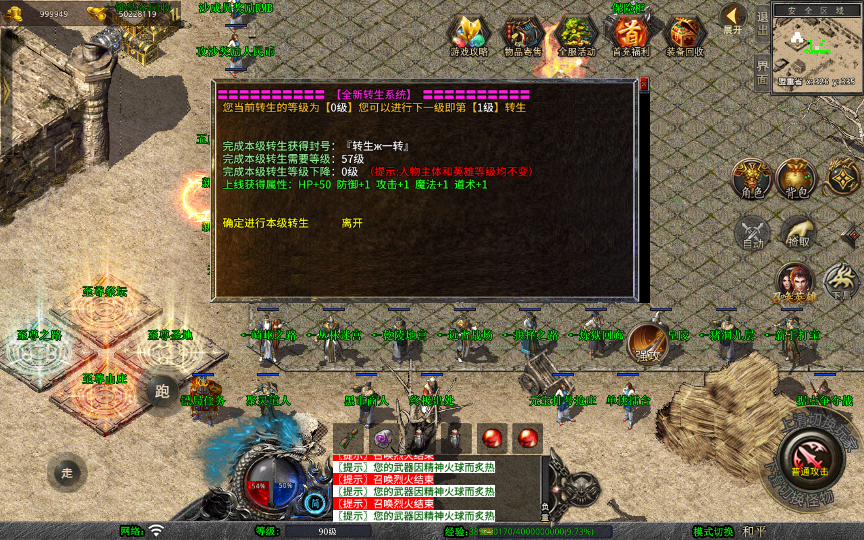Click the 退出 exit button
Viewport: 864px width, 540px height.
762,20
